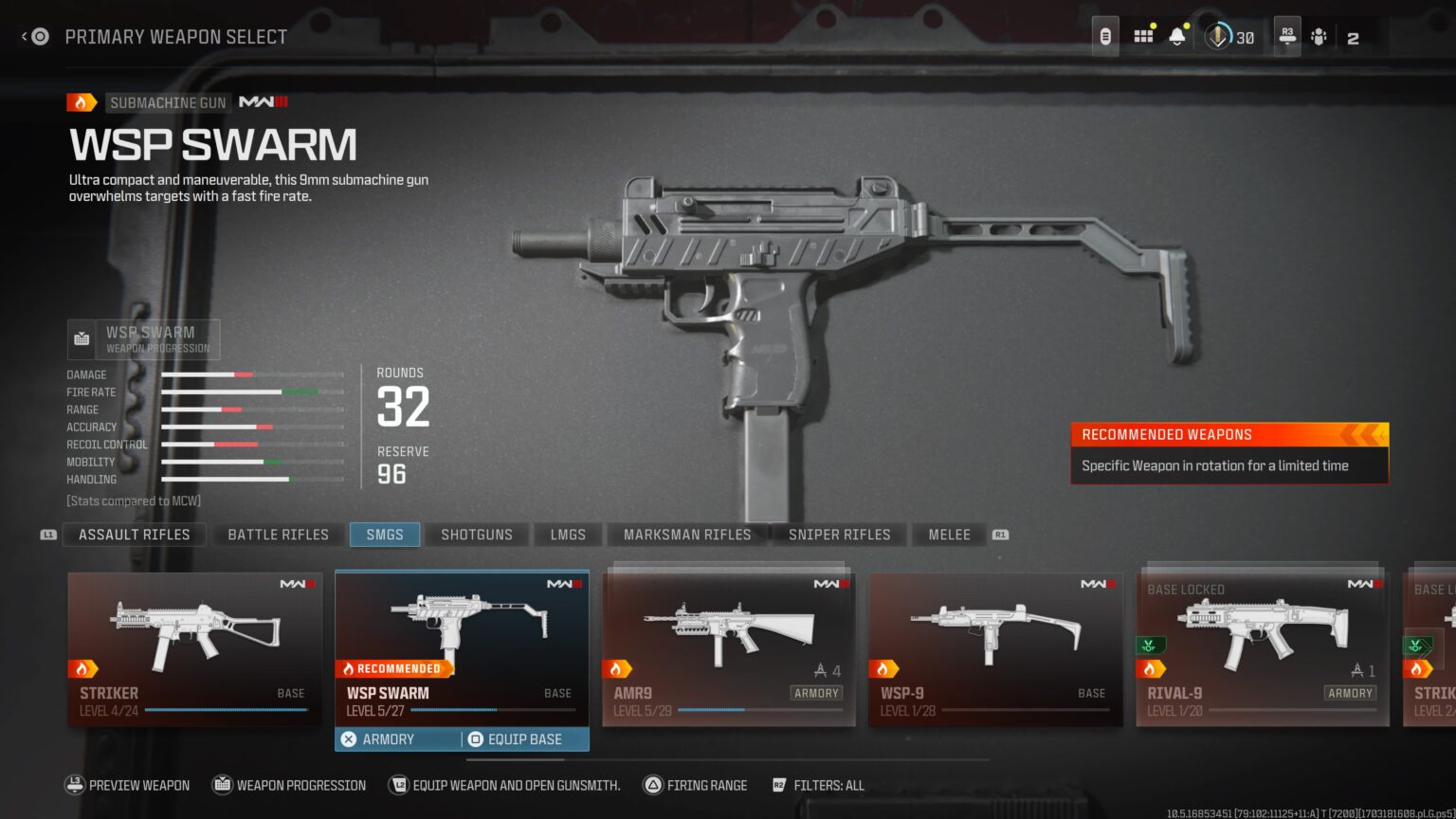Click the R1 arrow to next weapon category
Image resolution: width=1456 pixels, height=819 pixels.
(x=999, y=534)
